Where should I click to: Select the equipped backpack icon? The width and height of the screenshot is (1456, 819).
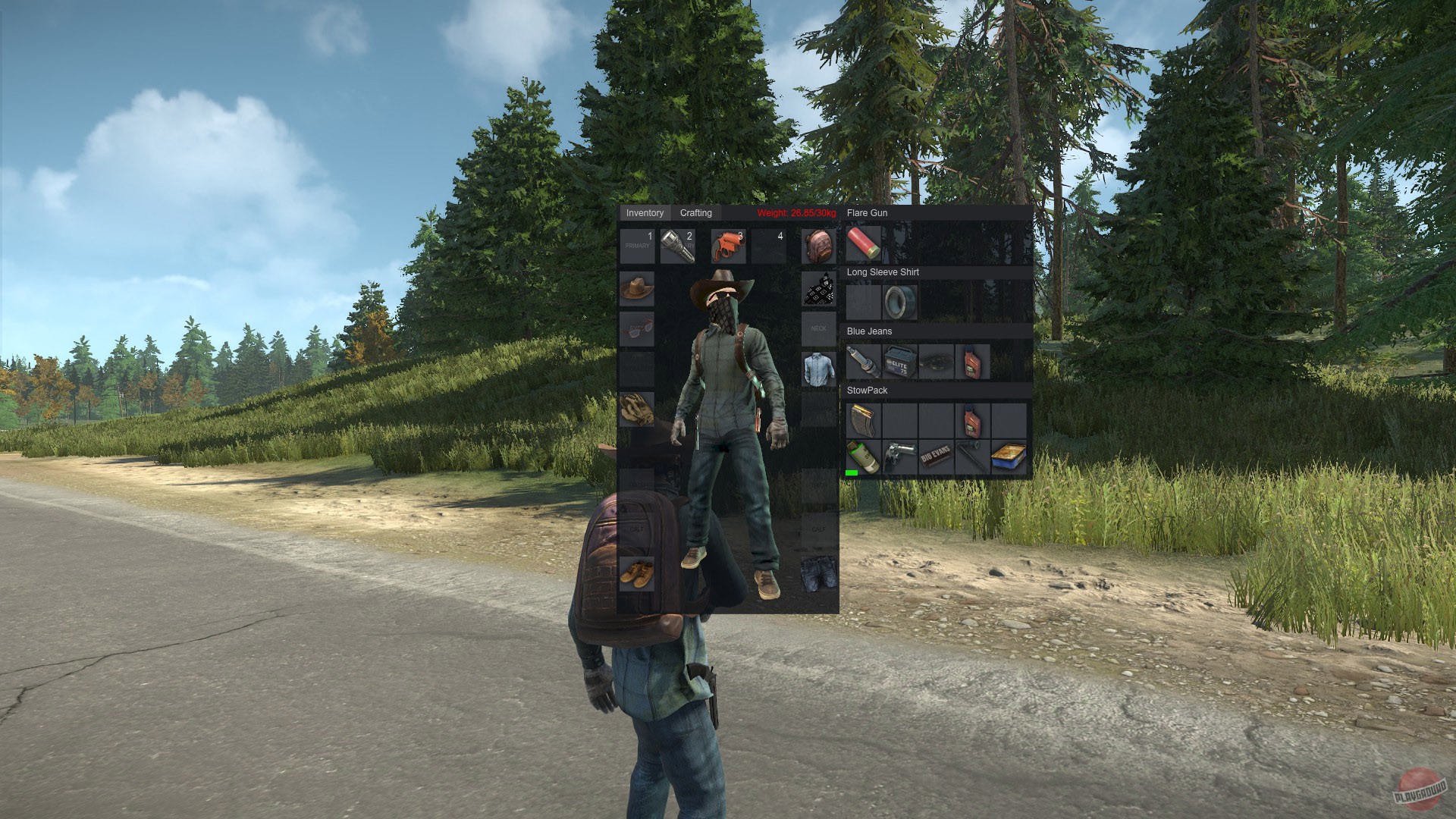817,244
